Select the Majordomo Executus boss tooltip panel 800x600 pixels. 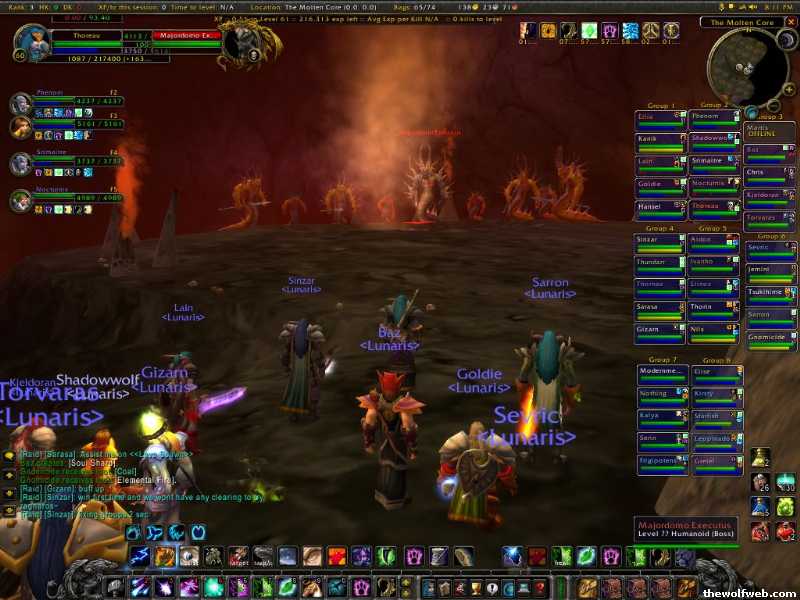686,529
